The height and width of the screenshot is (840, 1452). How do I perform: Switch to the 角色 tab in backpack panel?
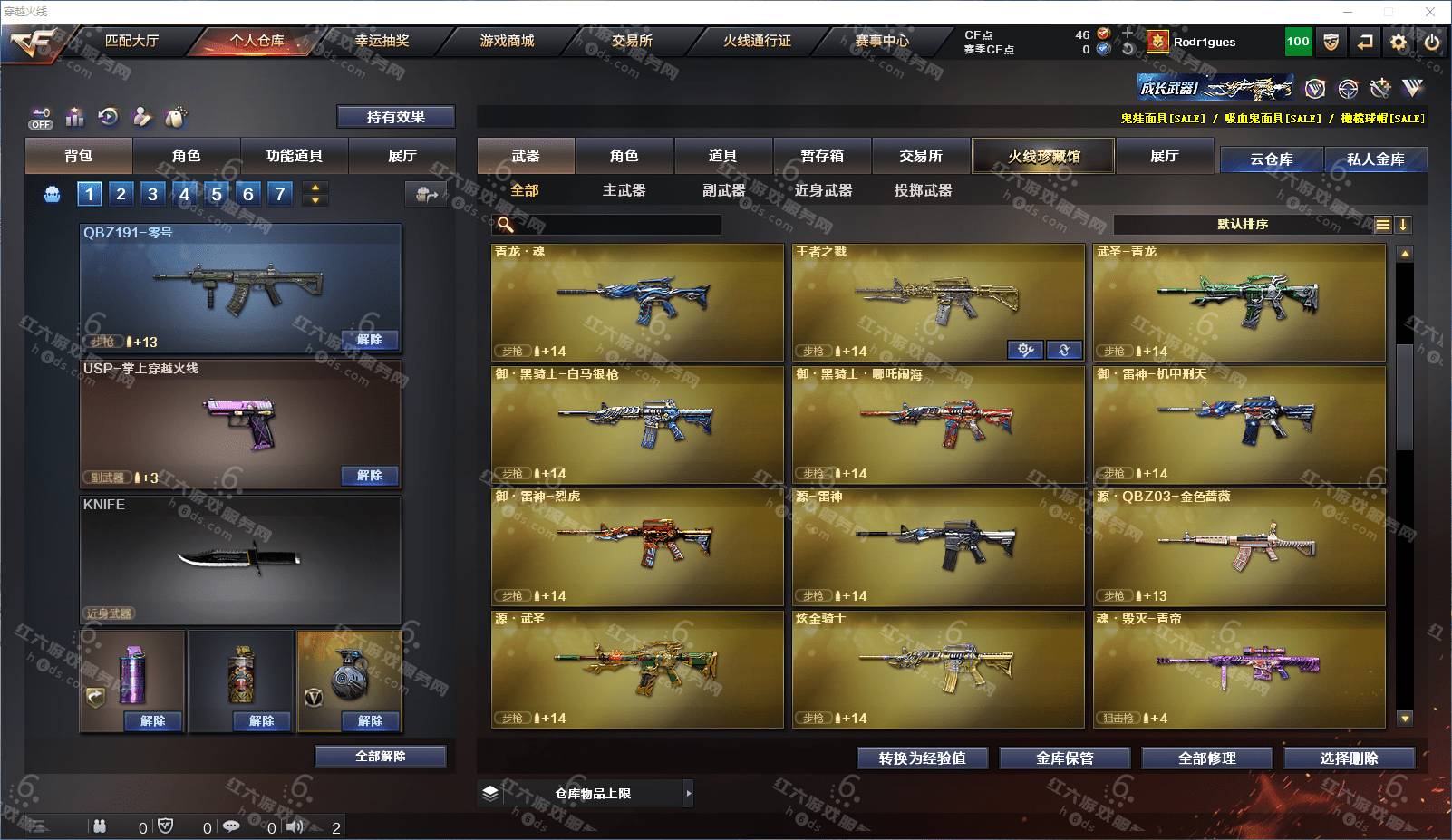click(x=186, y=156)
